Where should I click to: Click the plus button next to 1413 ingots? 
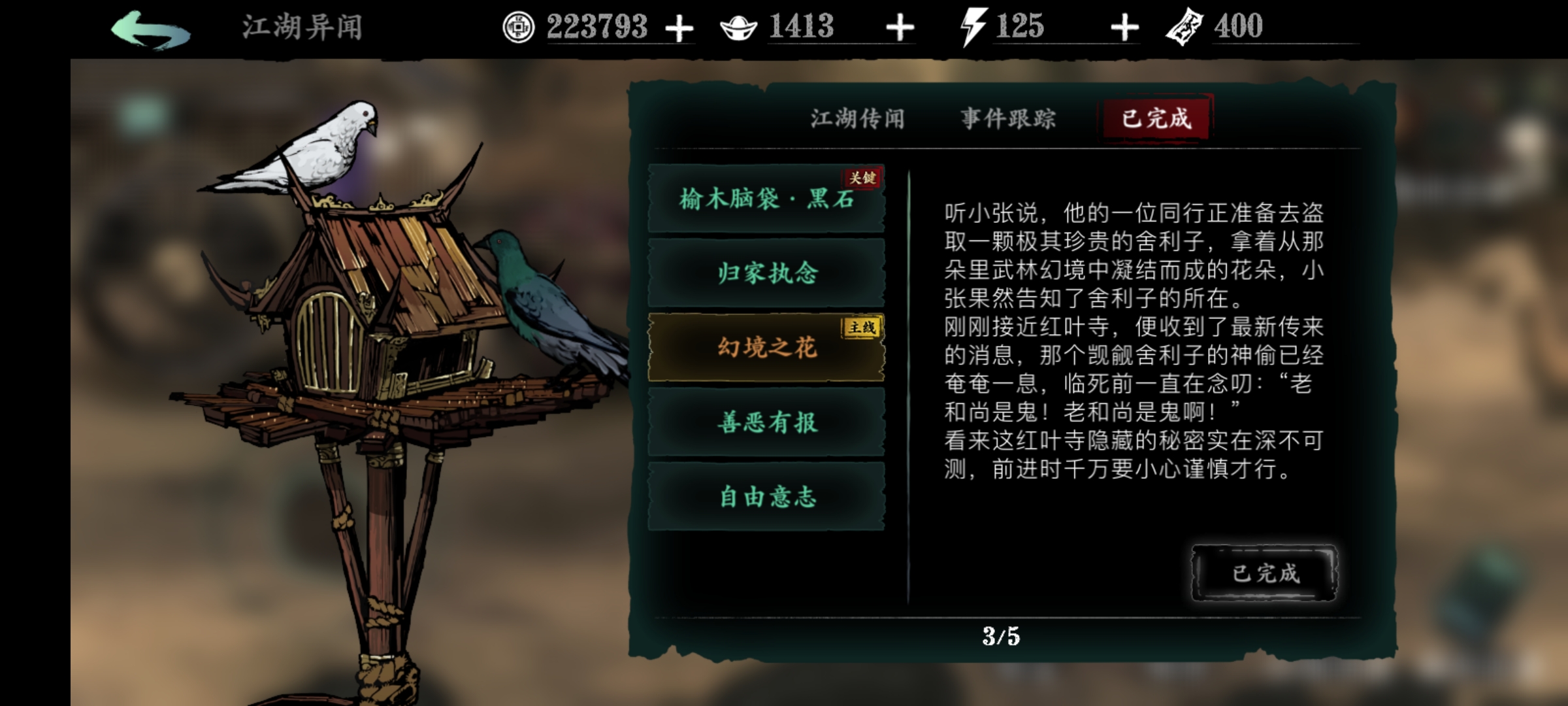tap(901, 27)
